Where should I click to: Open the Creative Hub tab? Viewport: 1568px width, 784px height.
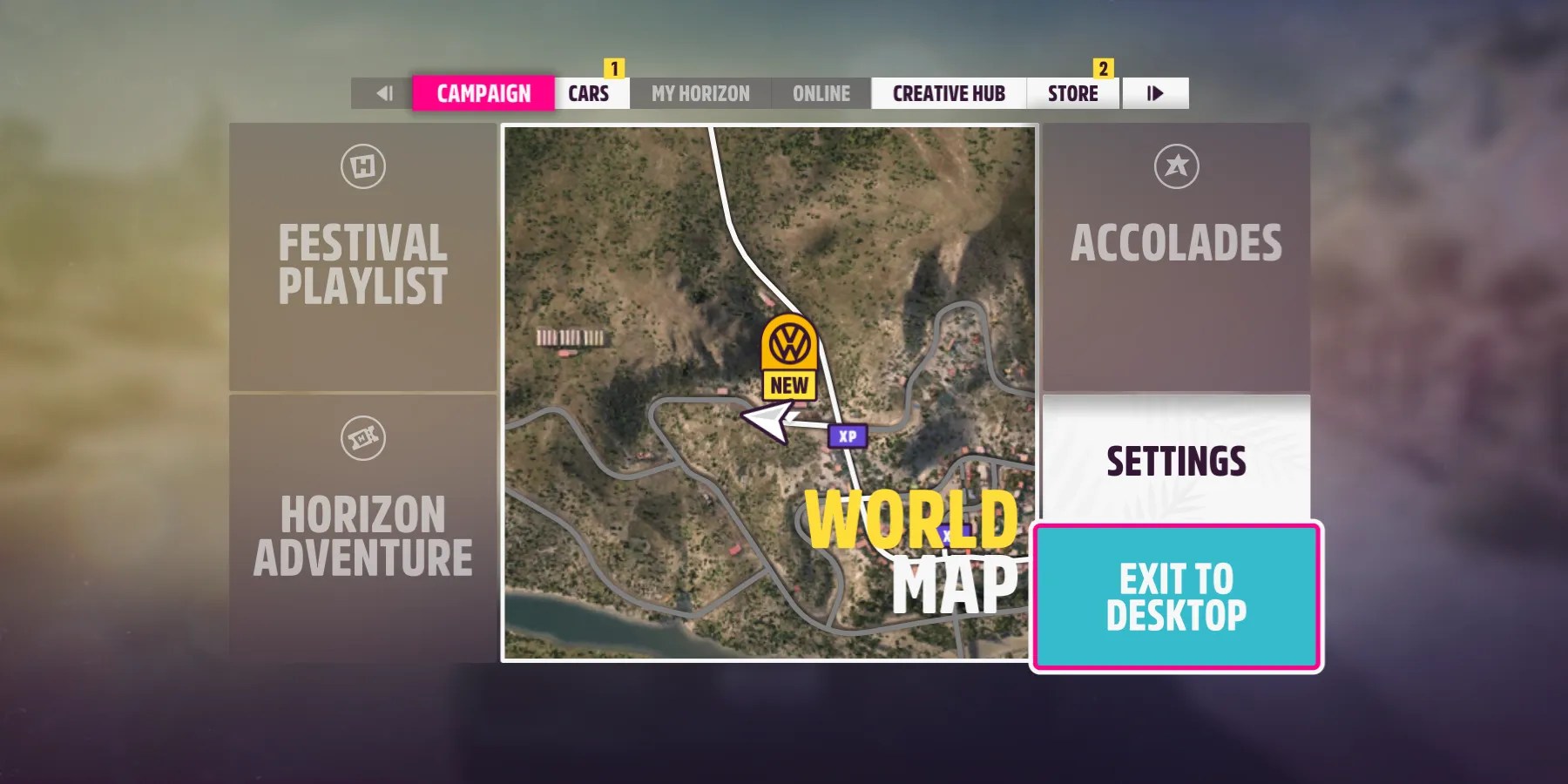pyautogui.click(x=949, y=93)
